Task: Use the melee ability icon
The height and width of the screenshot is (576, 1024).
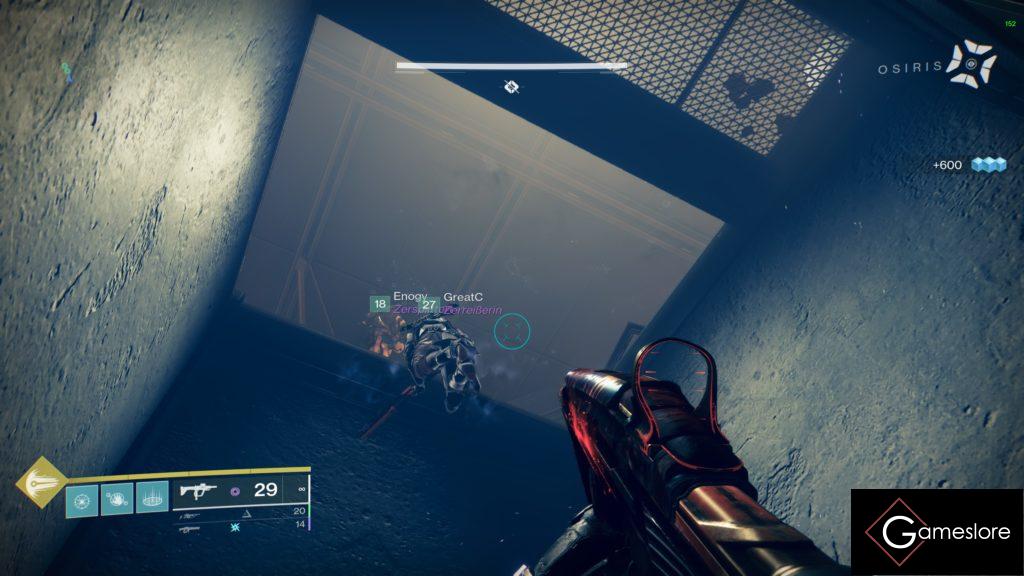Action: [117, 499]
